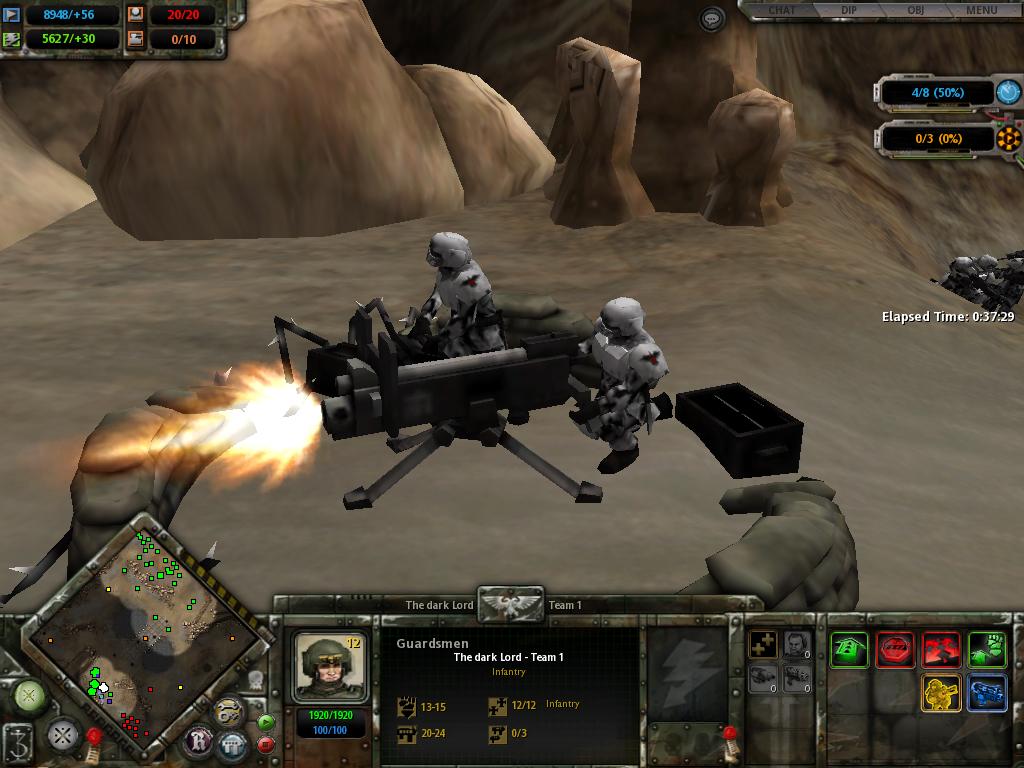Choose the green fist melee stance
Image resolution: width=1024 pixels, height=768 pixels.
coord(987,650)
